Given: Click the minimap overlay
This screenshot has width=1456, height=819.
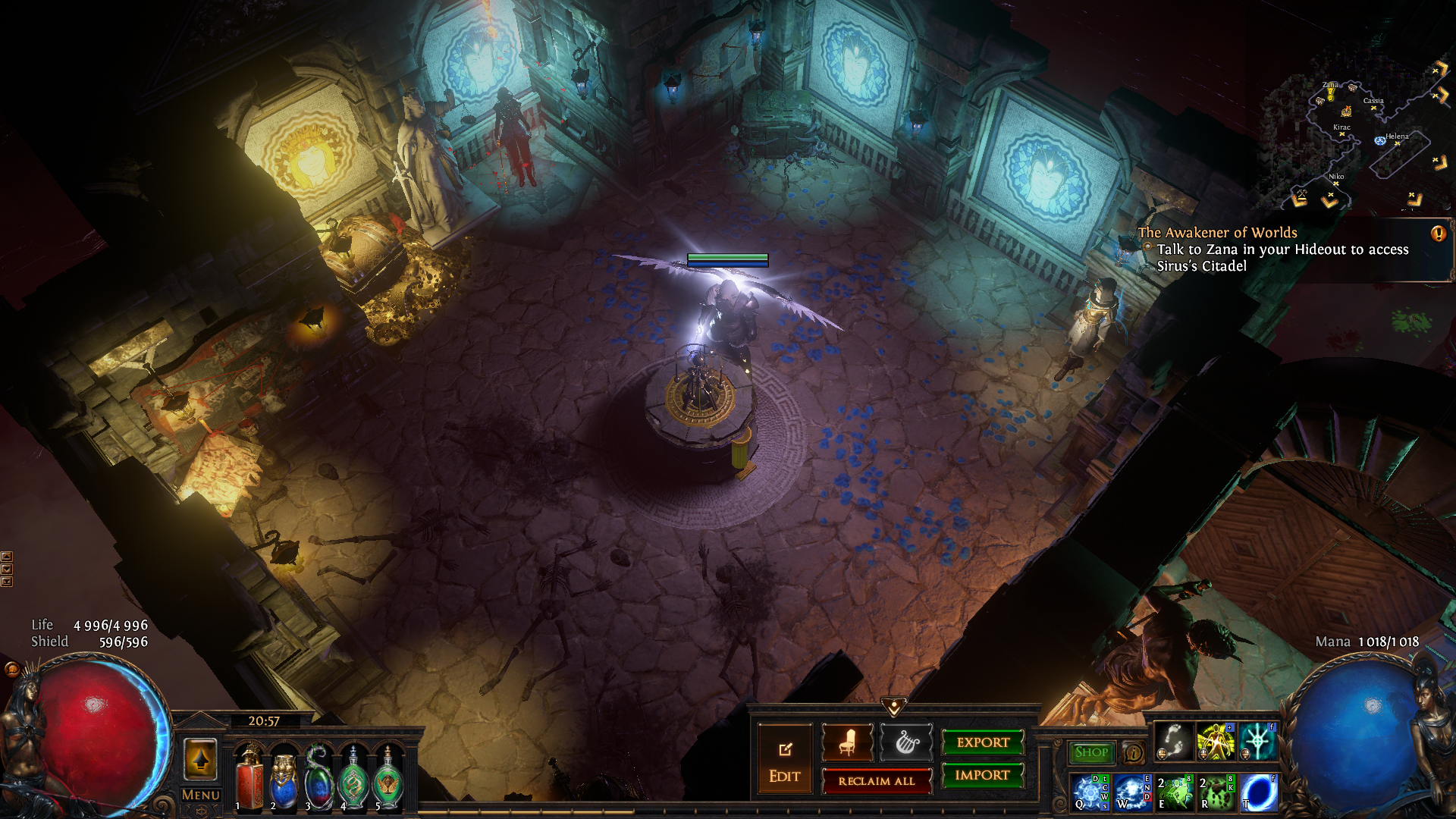Looking at the screenshot, I should click(1357, 136).
